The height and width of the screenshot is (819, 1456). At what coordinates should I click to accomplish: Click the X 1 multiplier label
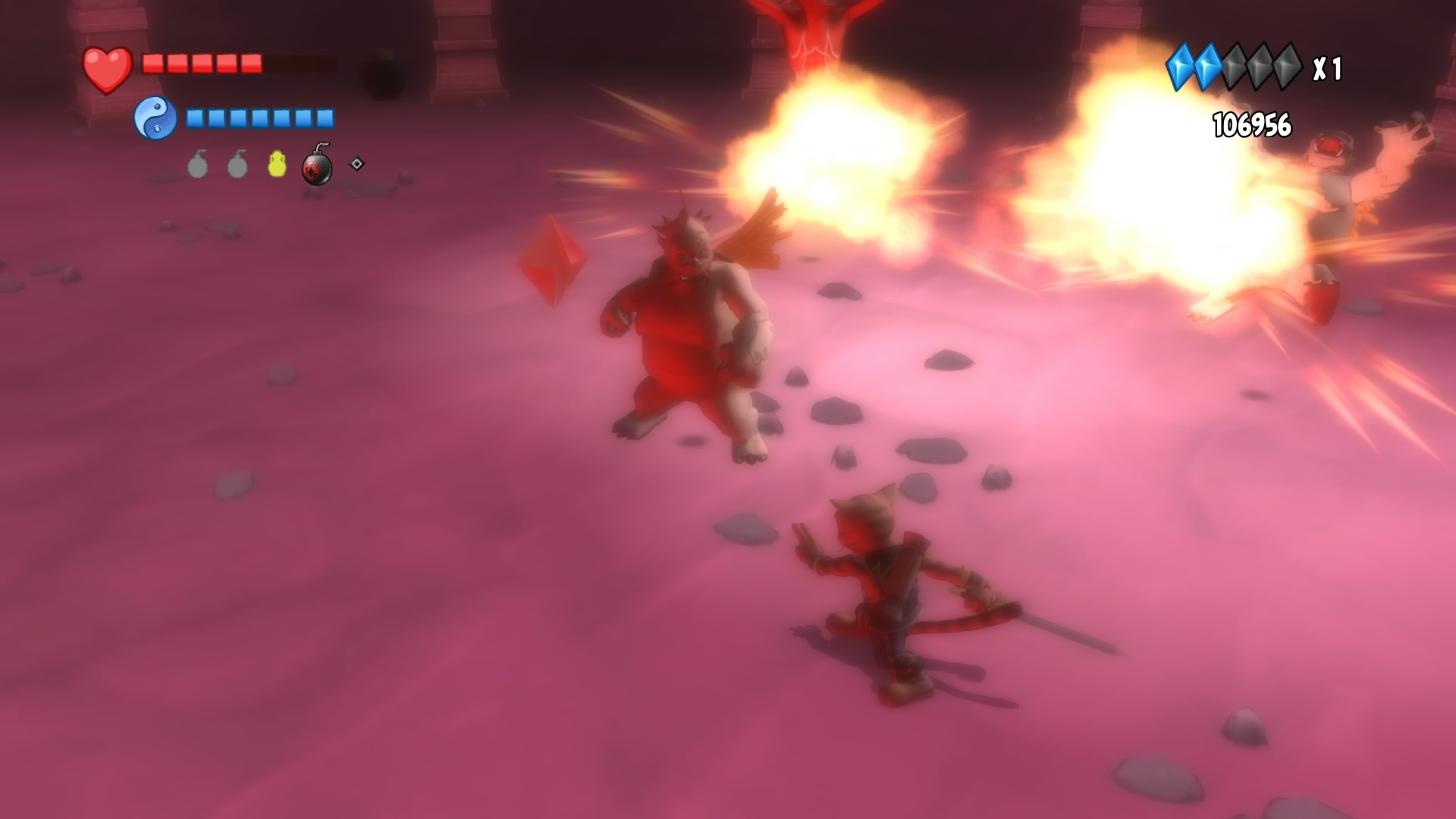click(1327, 70)
